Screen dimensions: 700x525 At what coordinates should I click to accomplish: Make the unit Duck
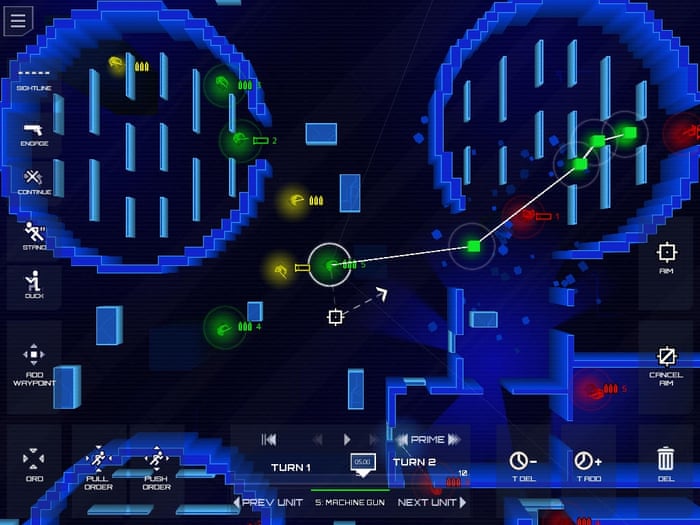33,286
